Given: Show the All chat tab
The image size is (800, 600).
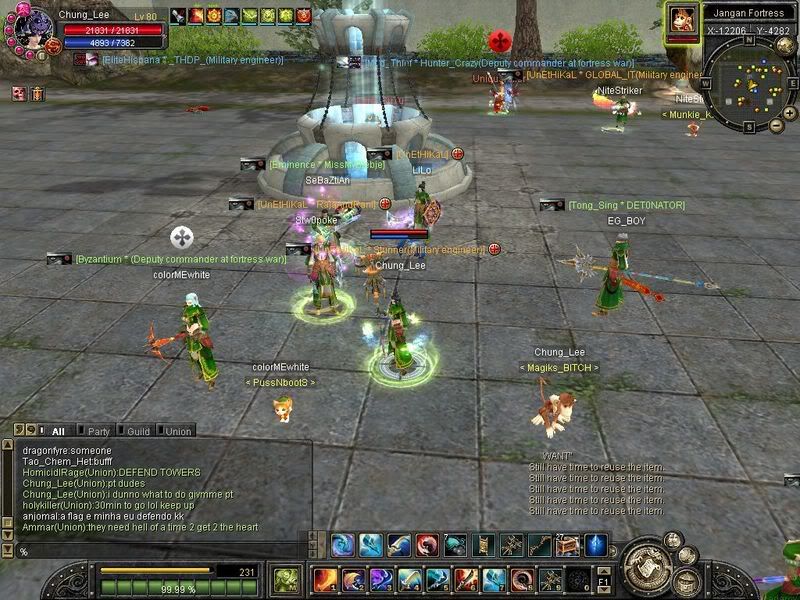Looking at the screenshot, I should [x=58, y=431].
